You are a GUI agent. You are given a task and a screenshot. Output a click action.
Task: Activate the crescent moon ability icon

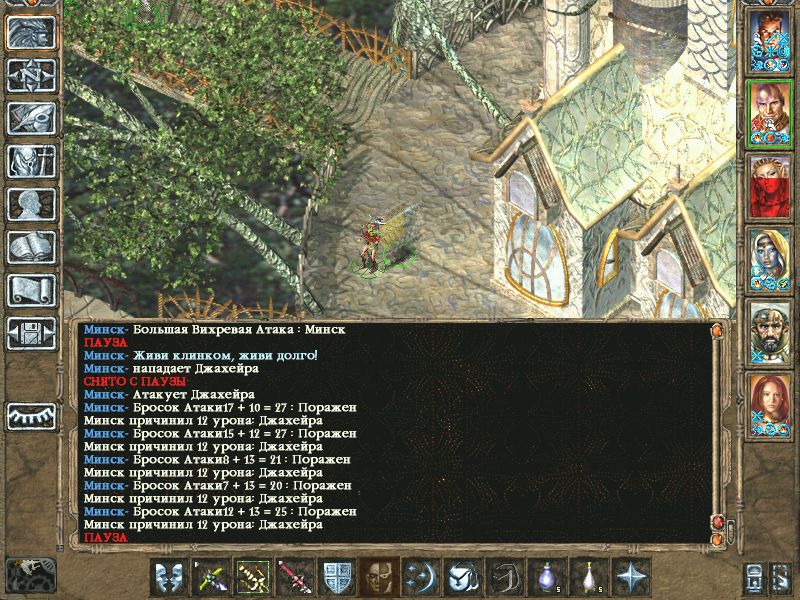pyautogui.click(x=418, y=577)
